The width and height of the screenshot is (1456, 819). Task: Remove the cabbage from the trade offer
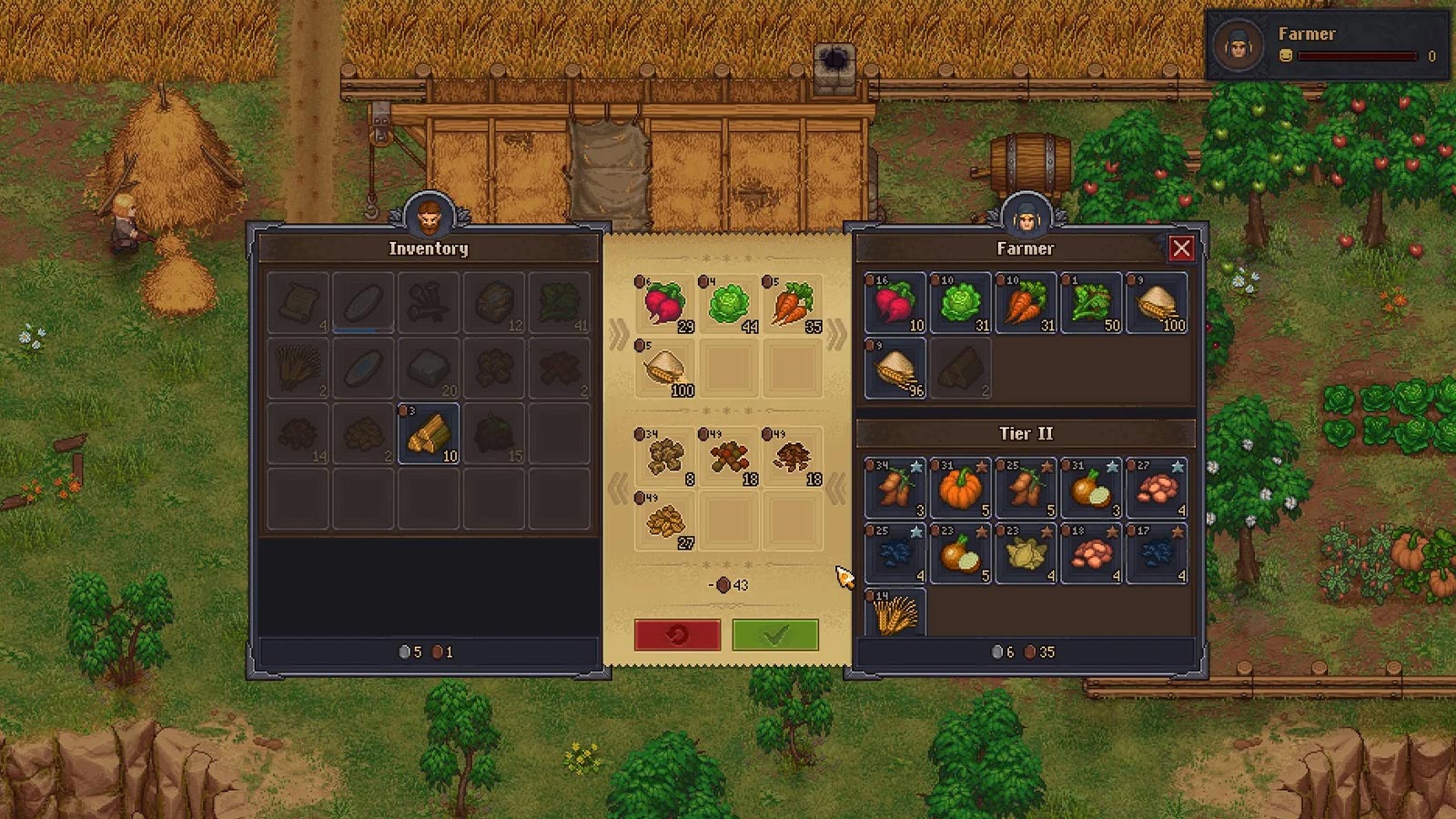point(728,304)
